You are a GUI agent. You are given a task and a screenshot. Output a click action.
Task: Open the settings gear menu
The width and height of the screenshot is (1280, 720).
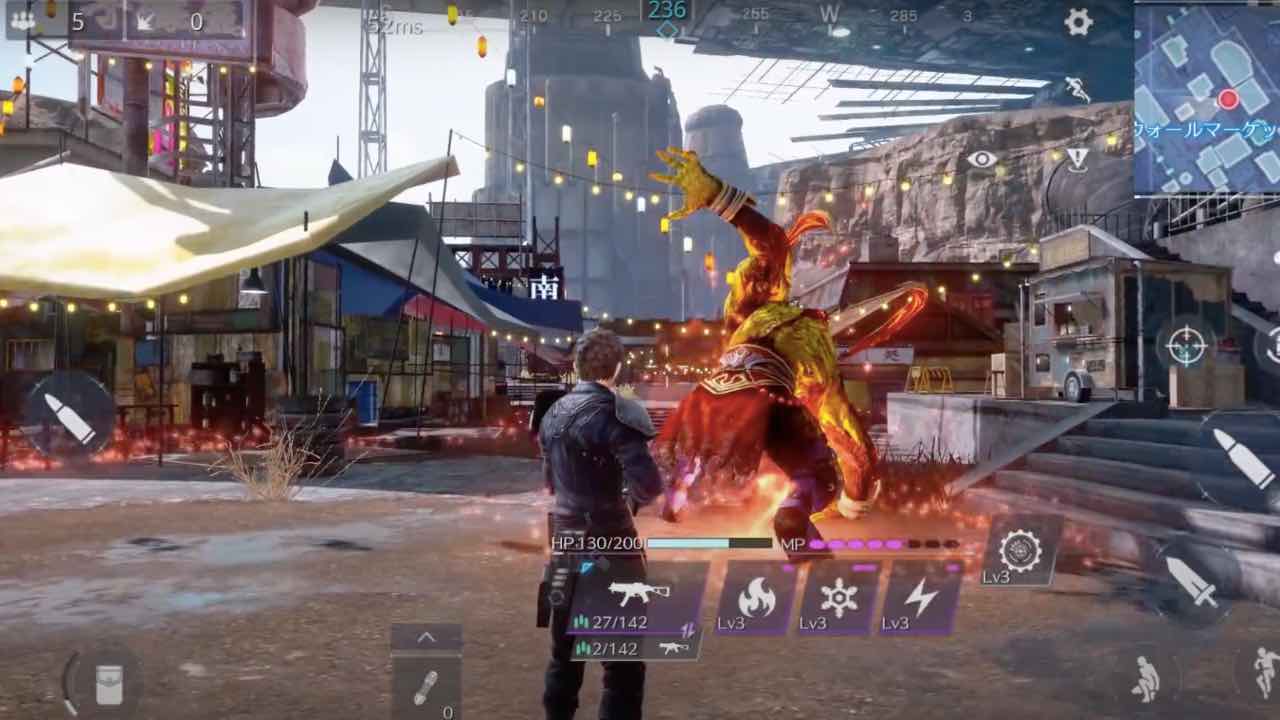click(x=1078, y=22)
